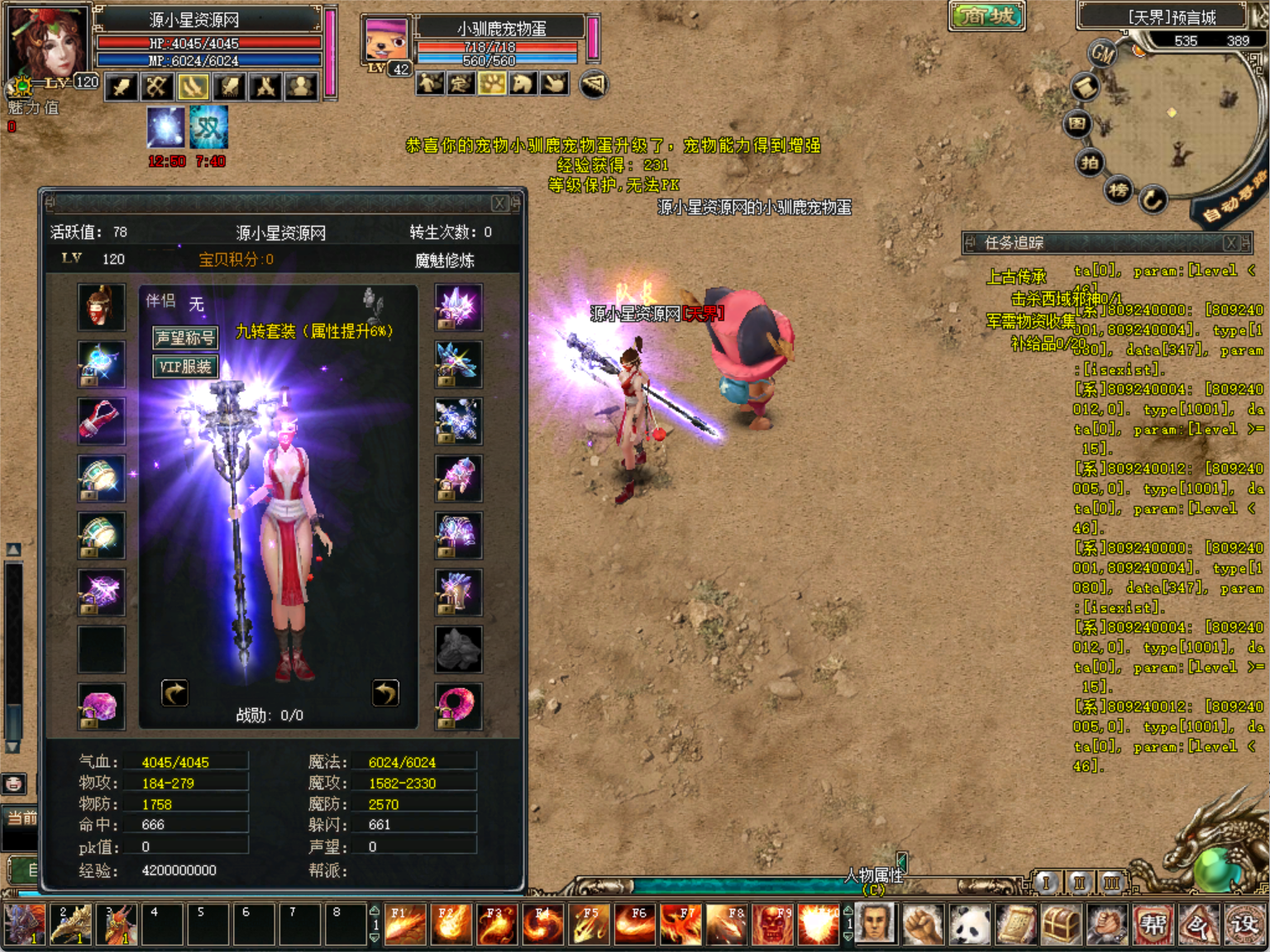Open the 设 settings button

point(1244,924)
